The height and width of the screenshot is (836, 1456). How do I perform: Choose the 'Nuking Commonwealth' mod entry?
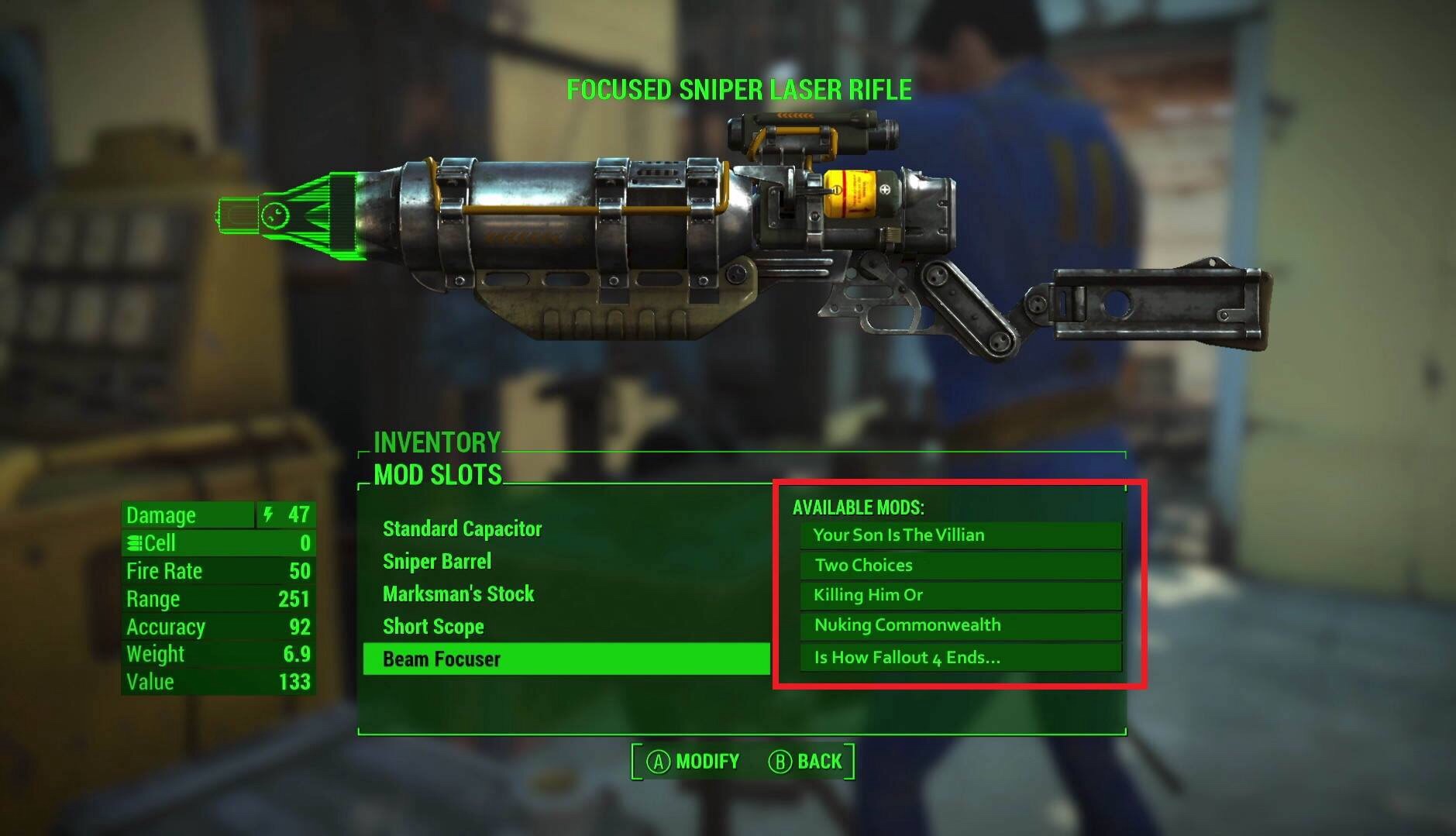click(x=960, y=625)
